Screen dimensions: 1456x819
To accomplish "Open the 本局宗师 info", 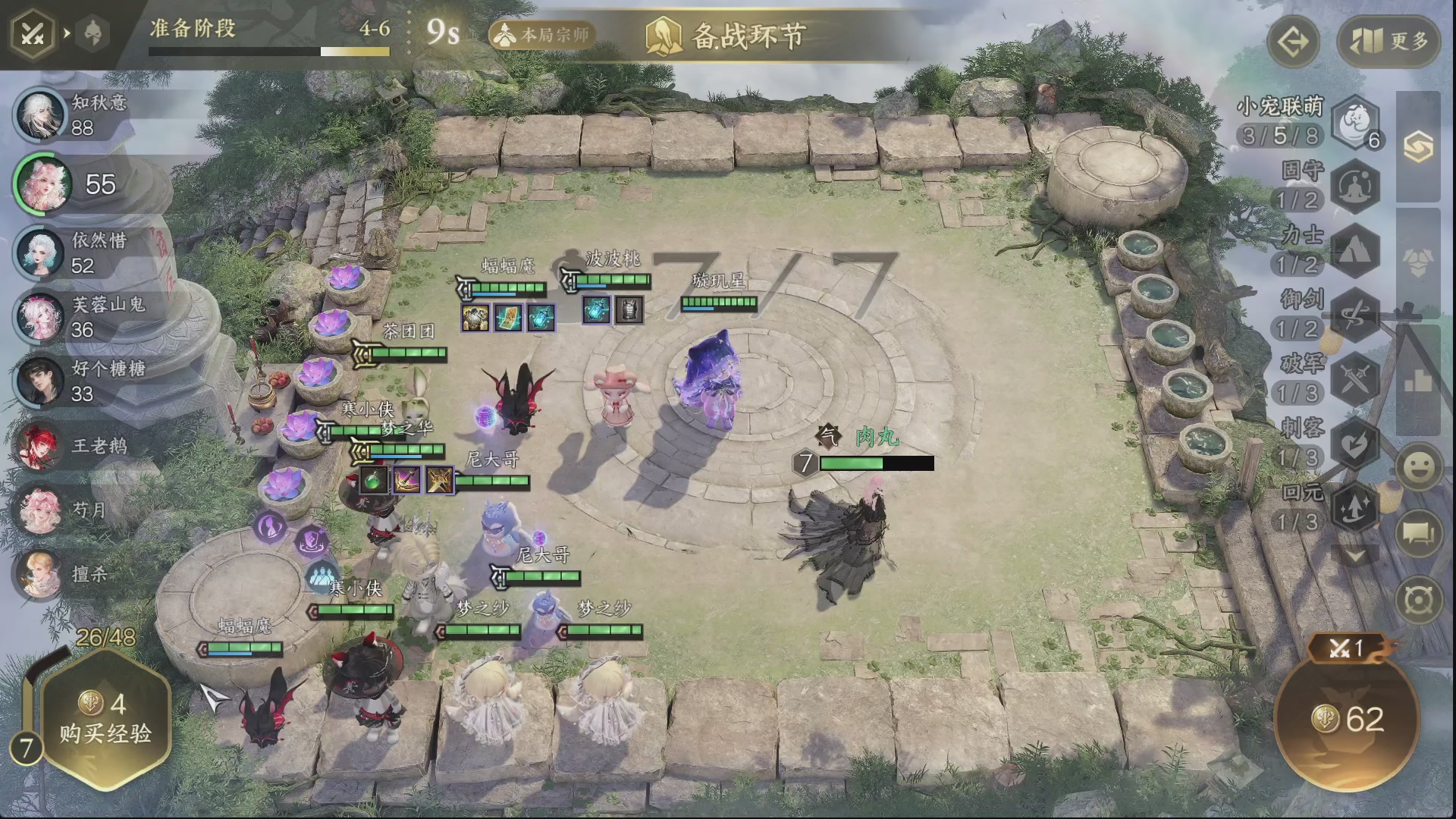I will pyautogui.click(x=543, y=35).
